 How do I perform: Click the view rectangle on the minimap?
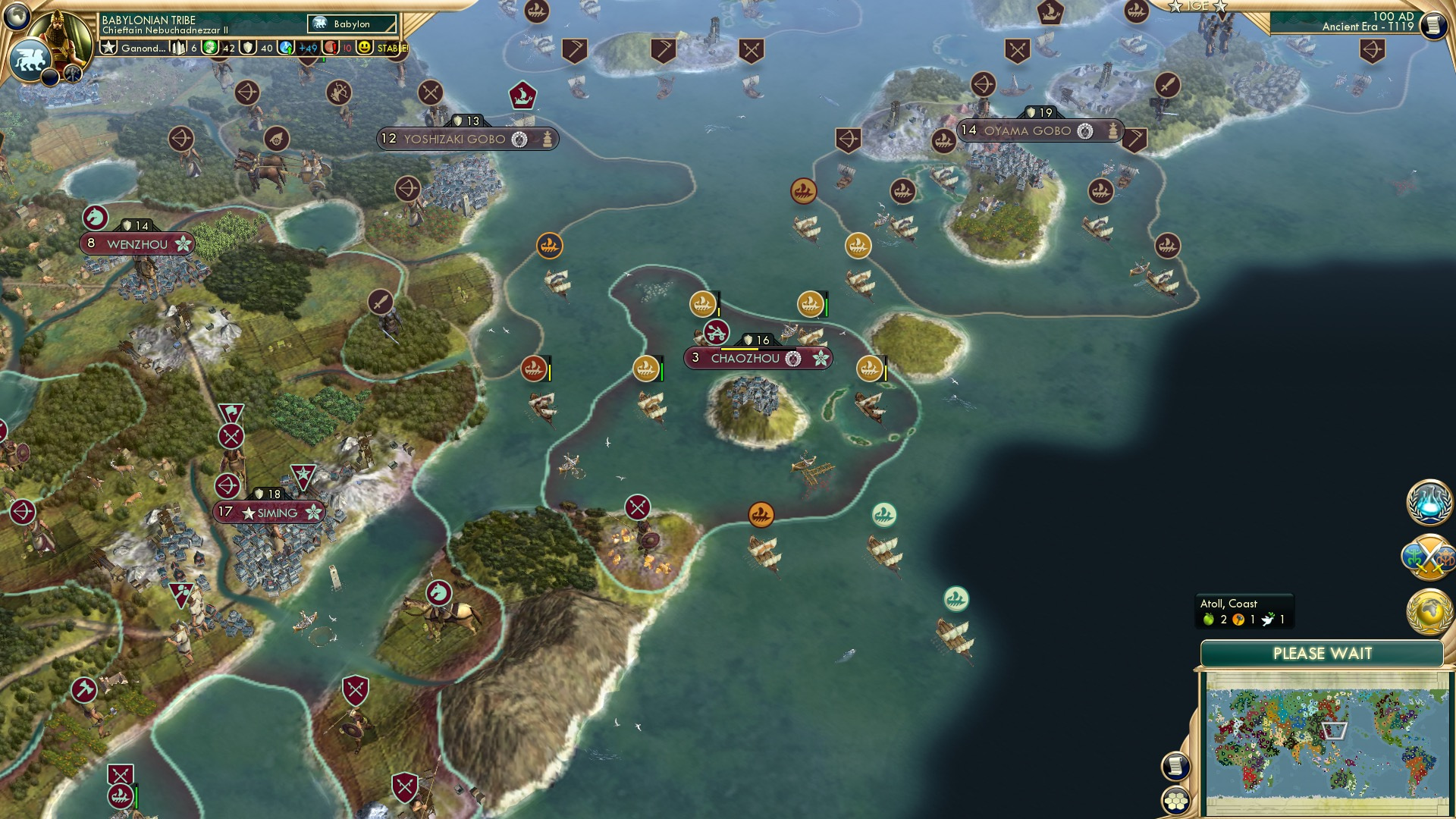click(x=1333, y=730)
